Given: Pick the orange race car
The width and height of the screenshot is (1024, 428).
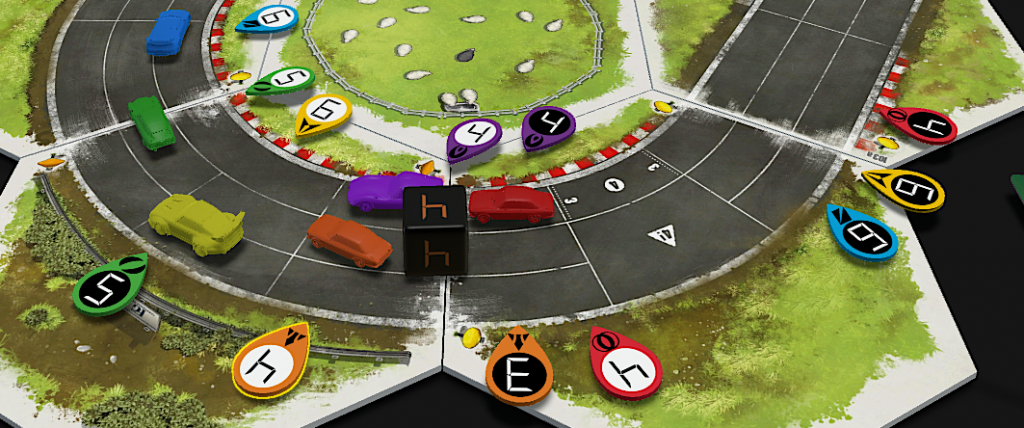Looking at the screenshot, I should 349,240.
